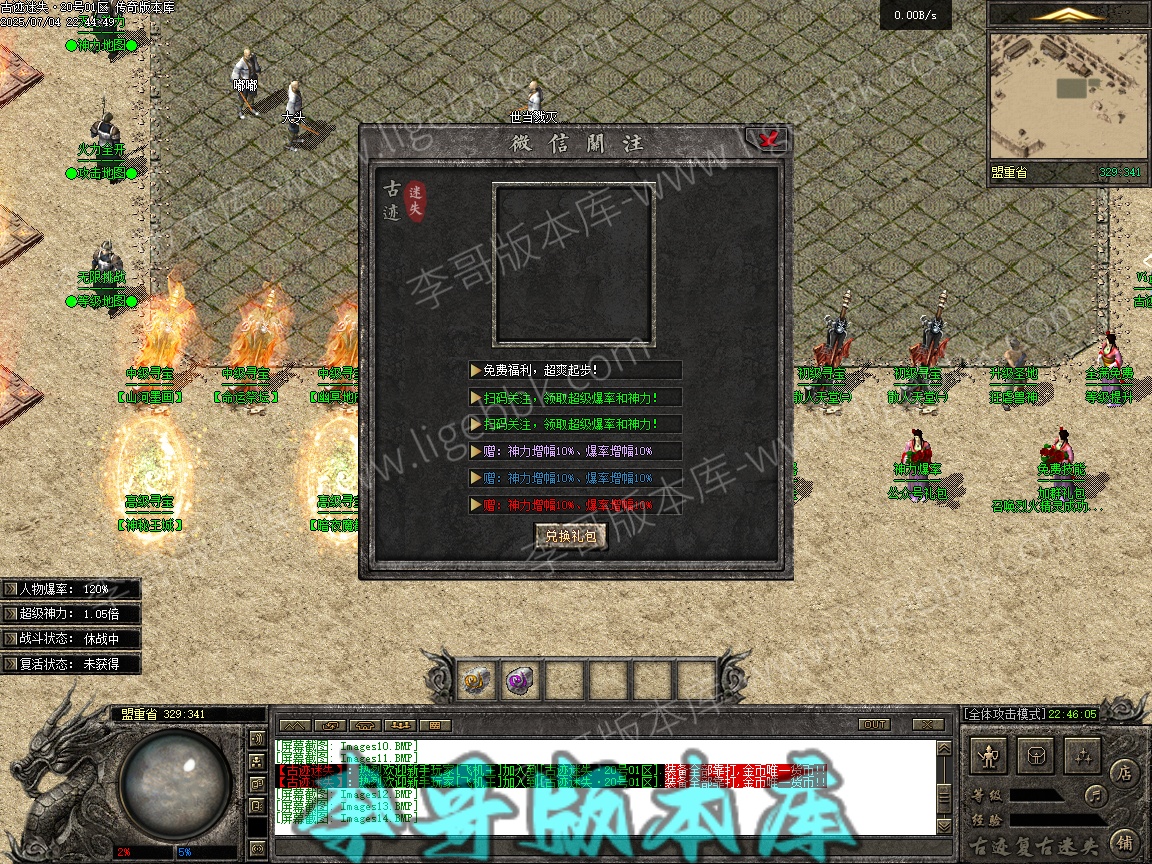
Task: Choose the red 神力增幅10% gift row
Action: tap(575, 505)
